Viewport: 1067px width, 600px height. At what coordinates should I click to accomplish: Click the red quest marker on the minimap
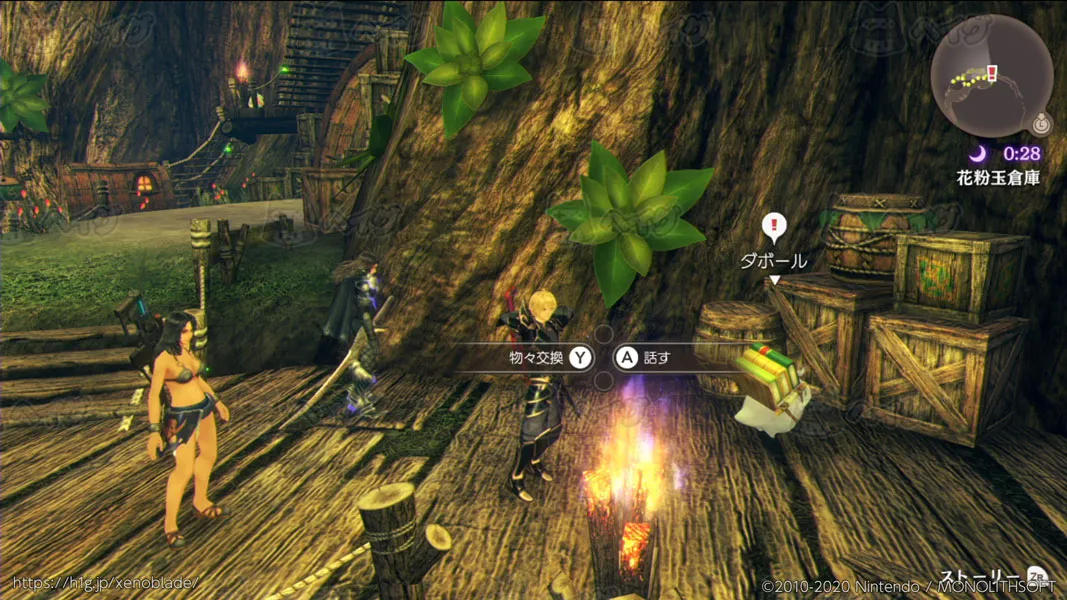click(991, 72)
